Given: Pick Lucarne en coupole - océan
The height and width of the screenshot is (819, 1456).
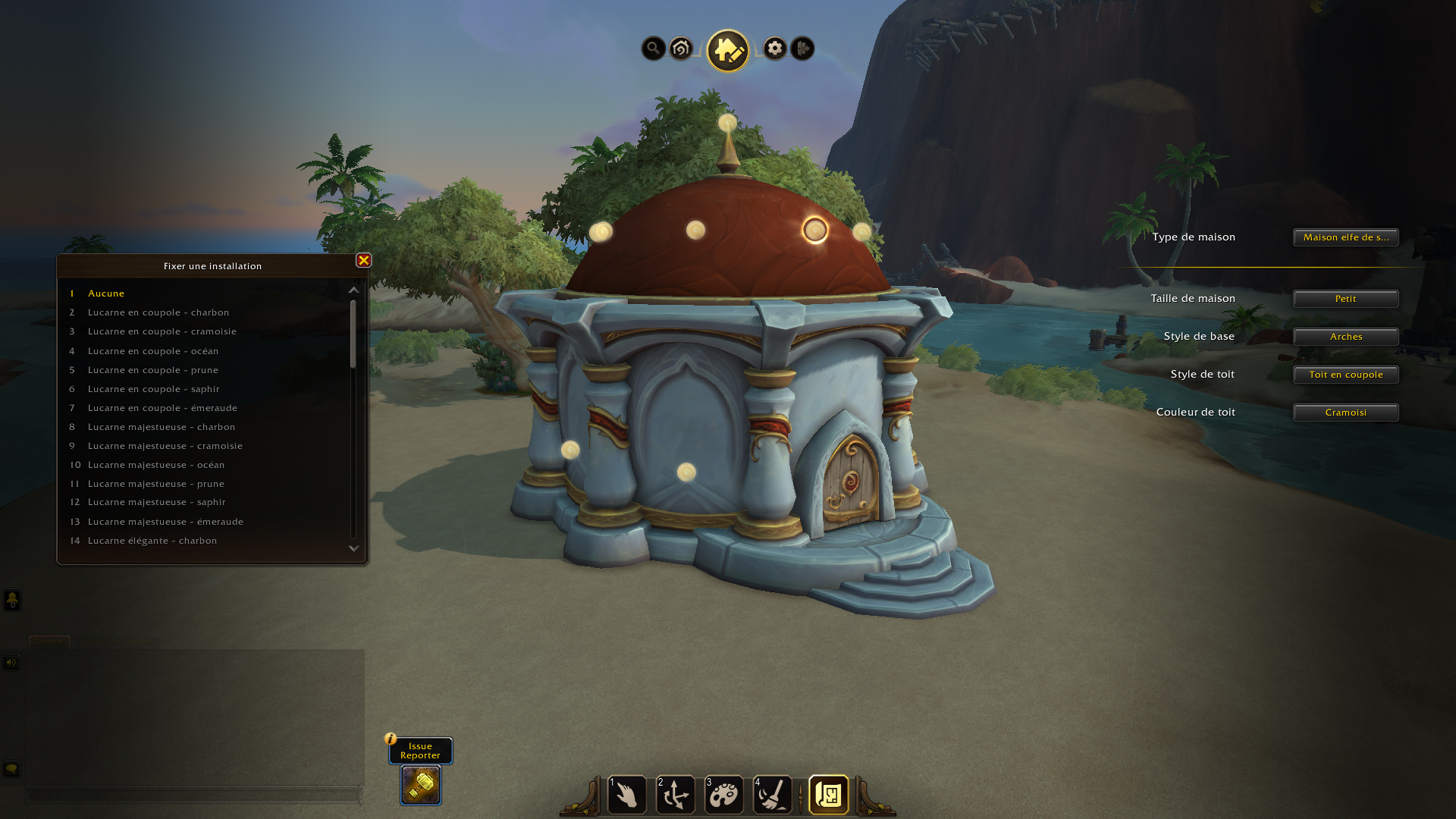Looking at the screenshot, I should click(152, 351).
